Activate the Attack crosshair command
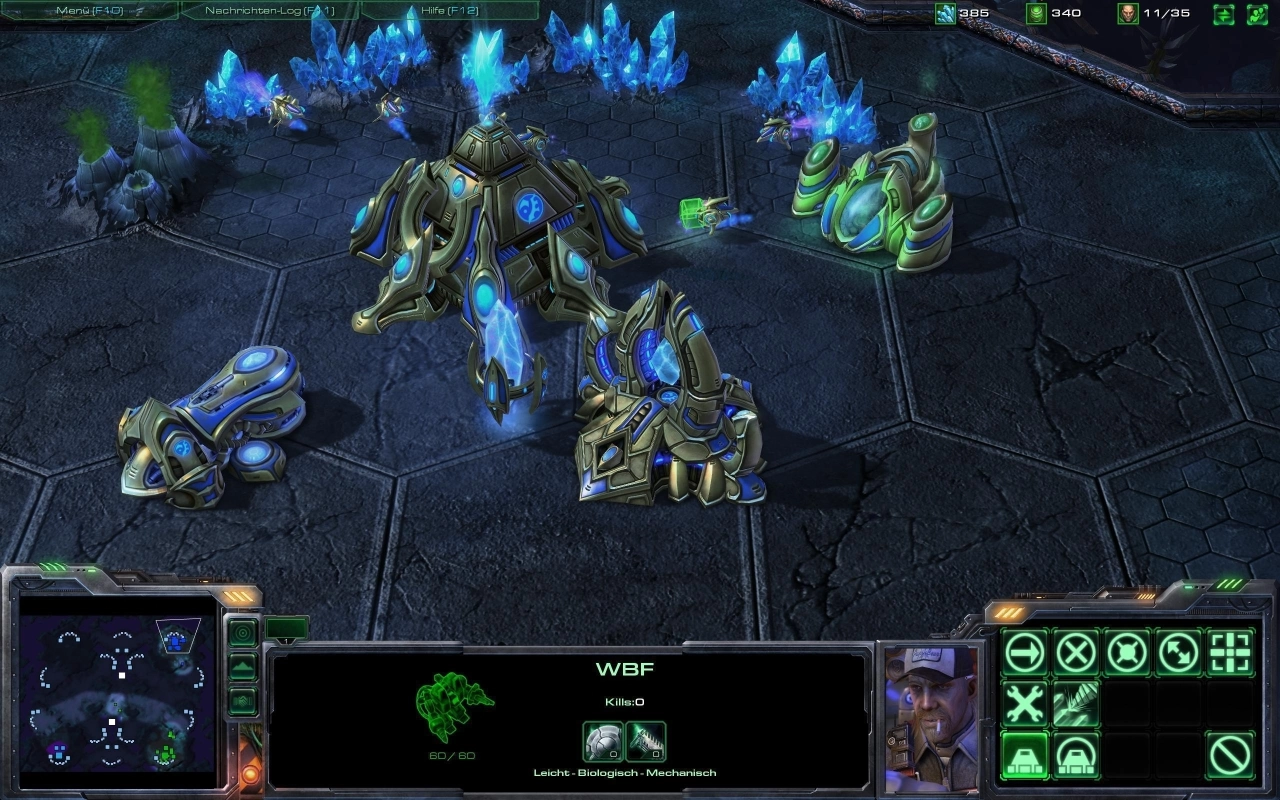 tap(1231, 653)
